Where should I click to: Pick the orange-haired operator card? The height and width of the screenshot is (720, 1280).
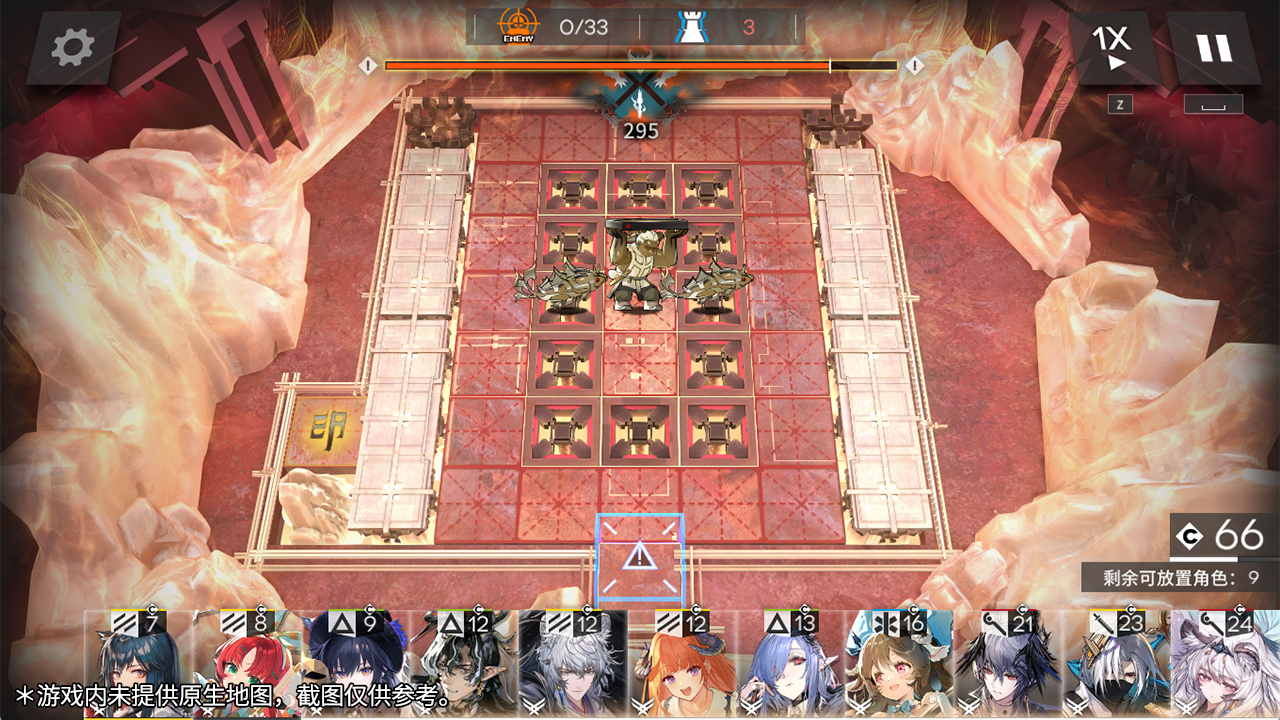click(x=682, y=665)
